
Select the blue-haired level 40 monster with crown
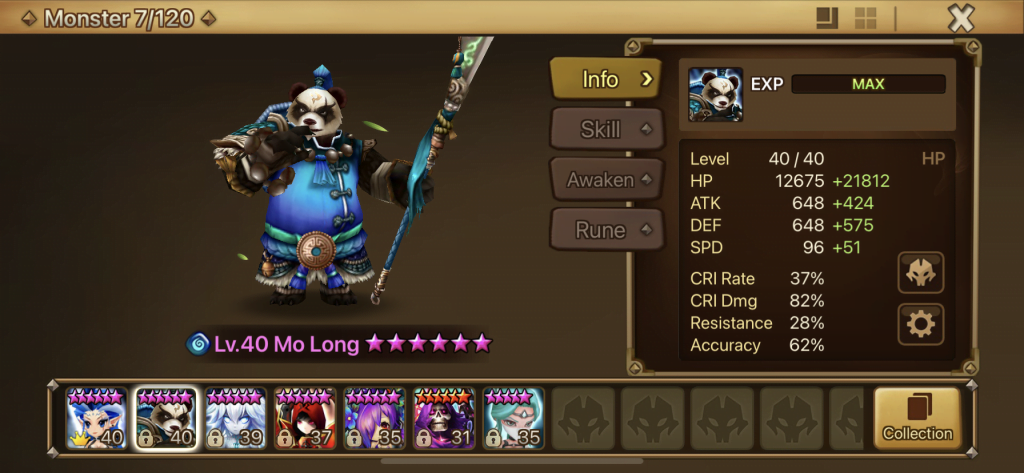[97, 417]
